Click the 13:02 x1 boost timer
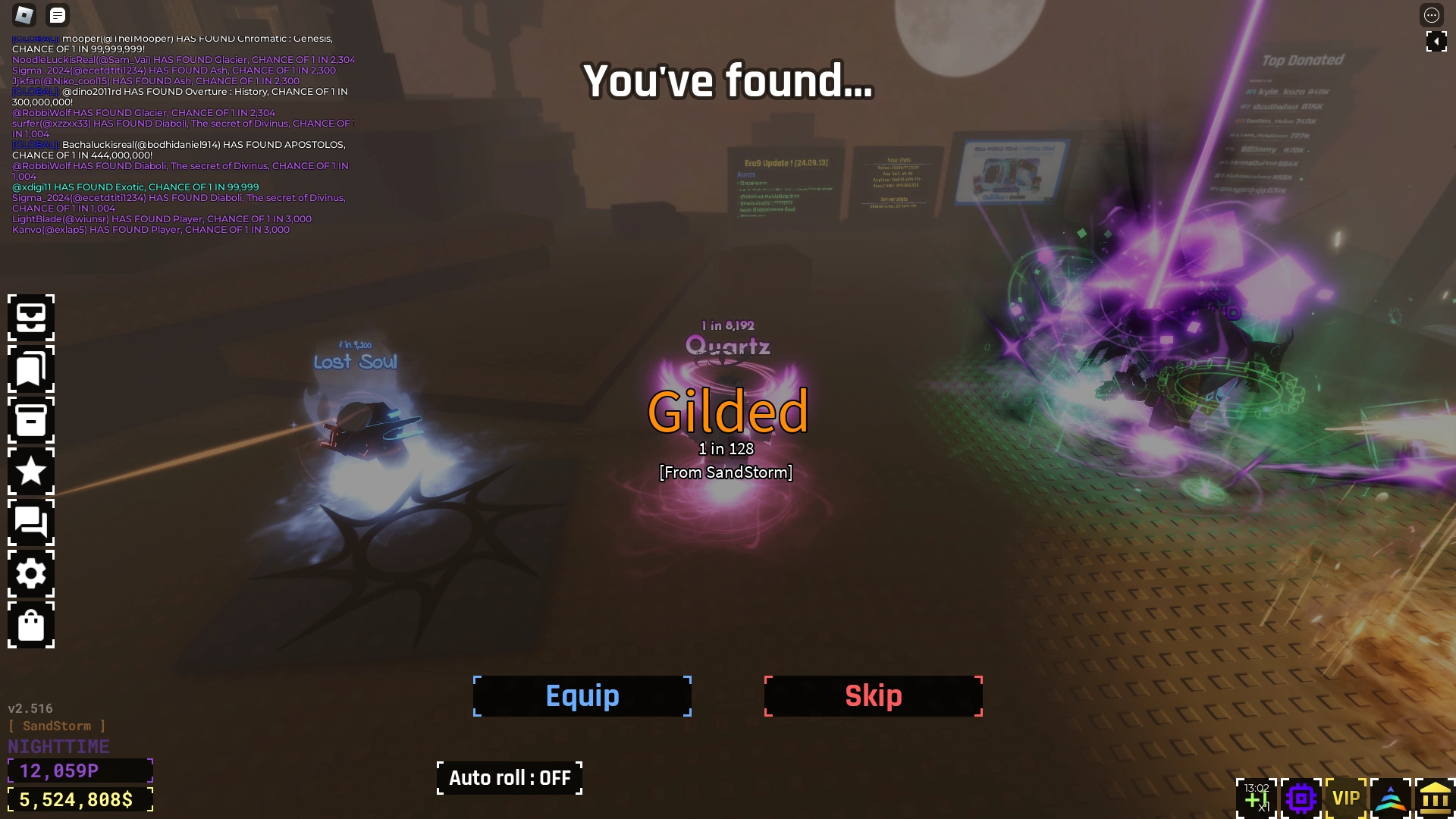This screenshot has width=1456, height=819. pos(1257,796)
